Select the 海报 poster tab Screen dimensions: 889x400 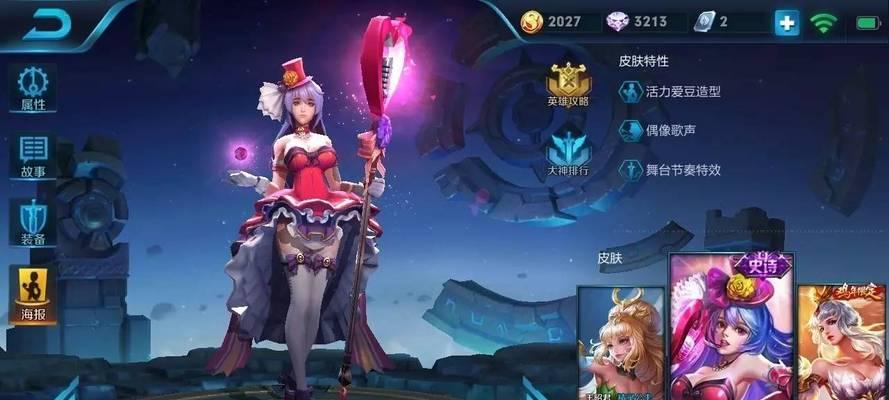click(x=33, y=292)
